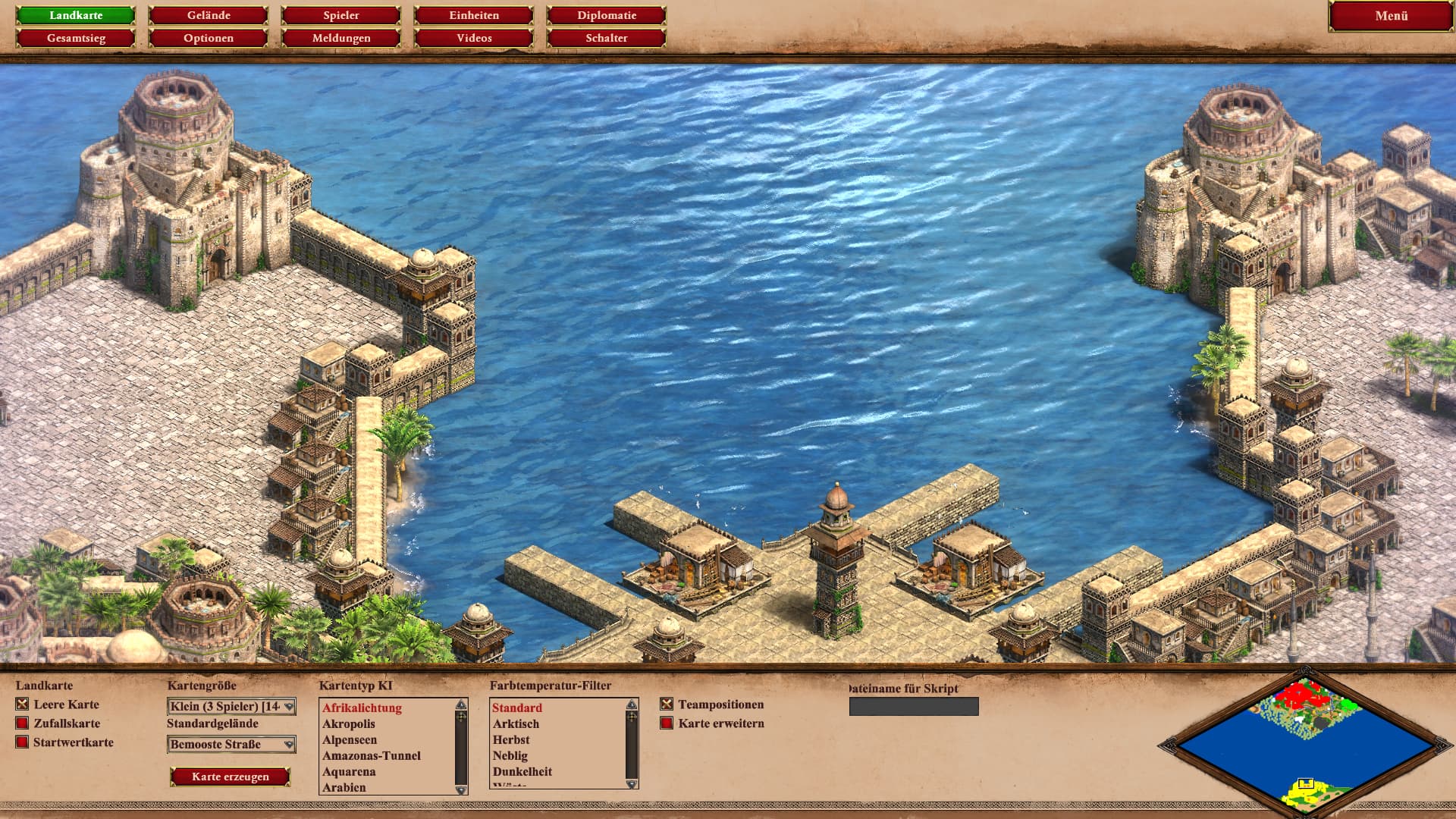Switch to the Optionen tab
The image size is (1456, 819).
pos(209,38)
